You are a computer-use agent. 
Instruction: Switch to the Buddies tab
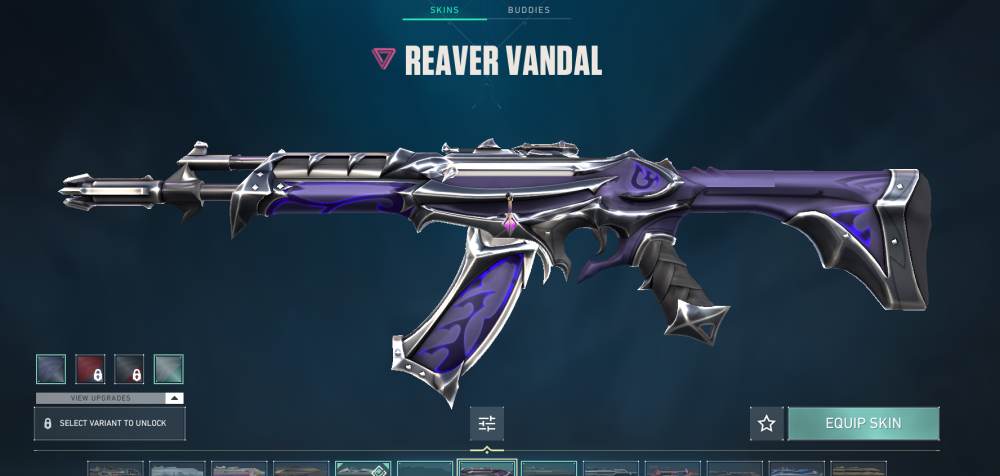click(528, 11)
